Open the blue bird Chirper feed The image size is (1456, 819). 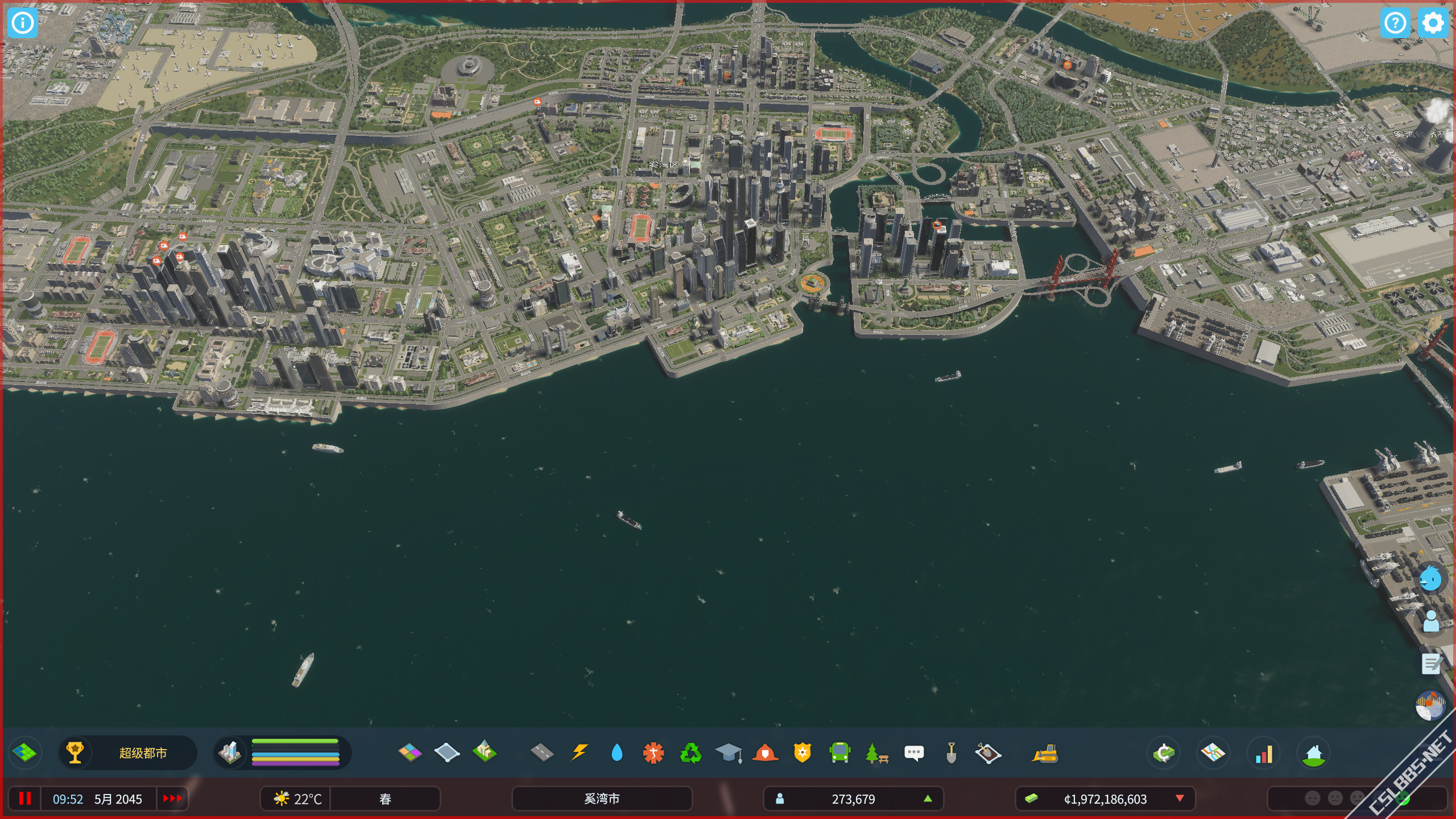click(1430, 579)
